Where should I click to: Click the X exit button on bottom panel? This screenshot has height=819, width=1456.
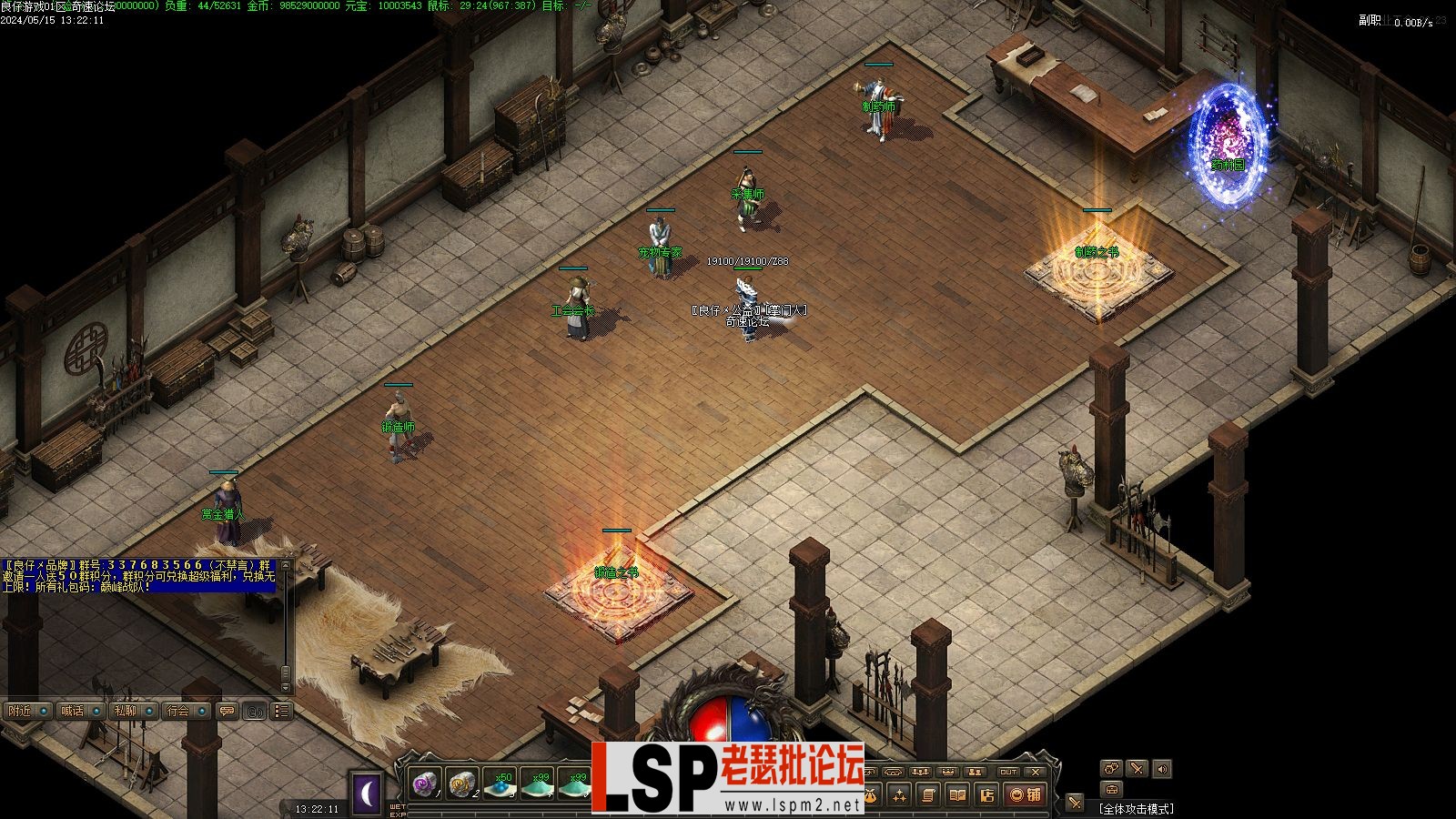1036,772
